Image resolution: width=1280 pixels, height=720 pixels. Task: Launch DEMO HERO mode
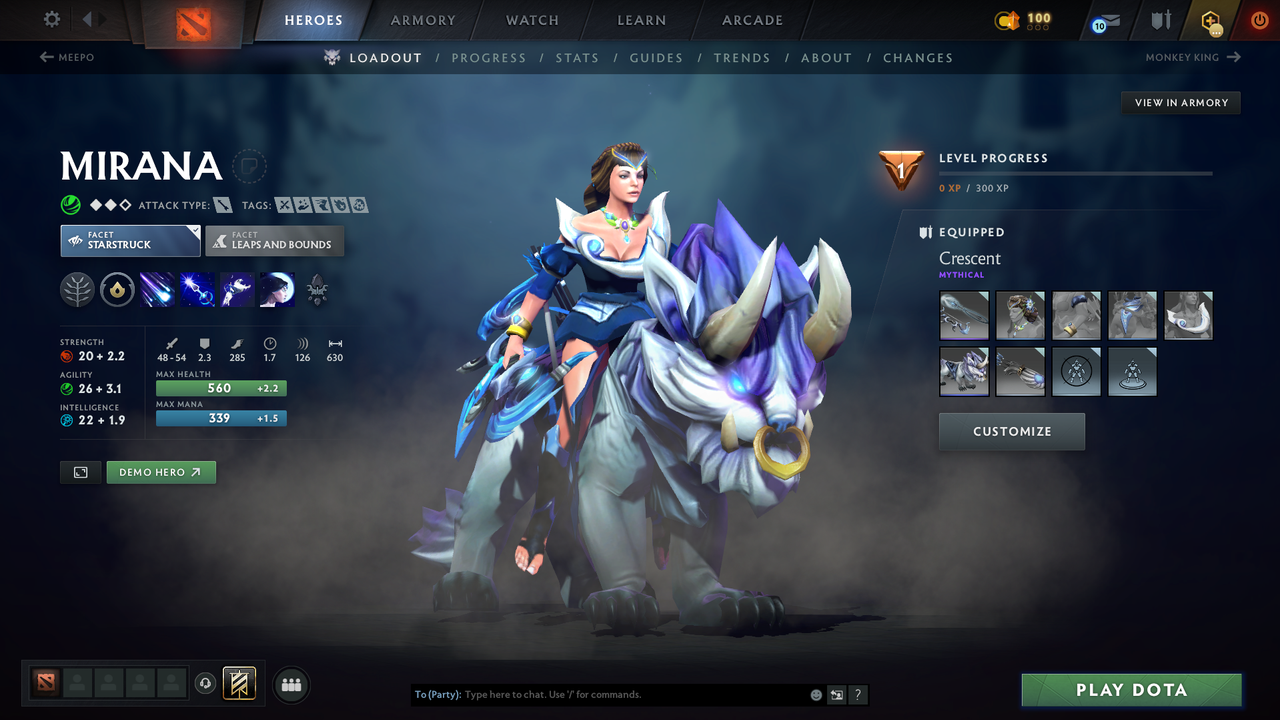pyautogui.click(x=161, y=471)
